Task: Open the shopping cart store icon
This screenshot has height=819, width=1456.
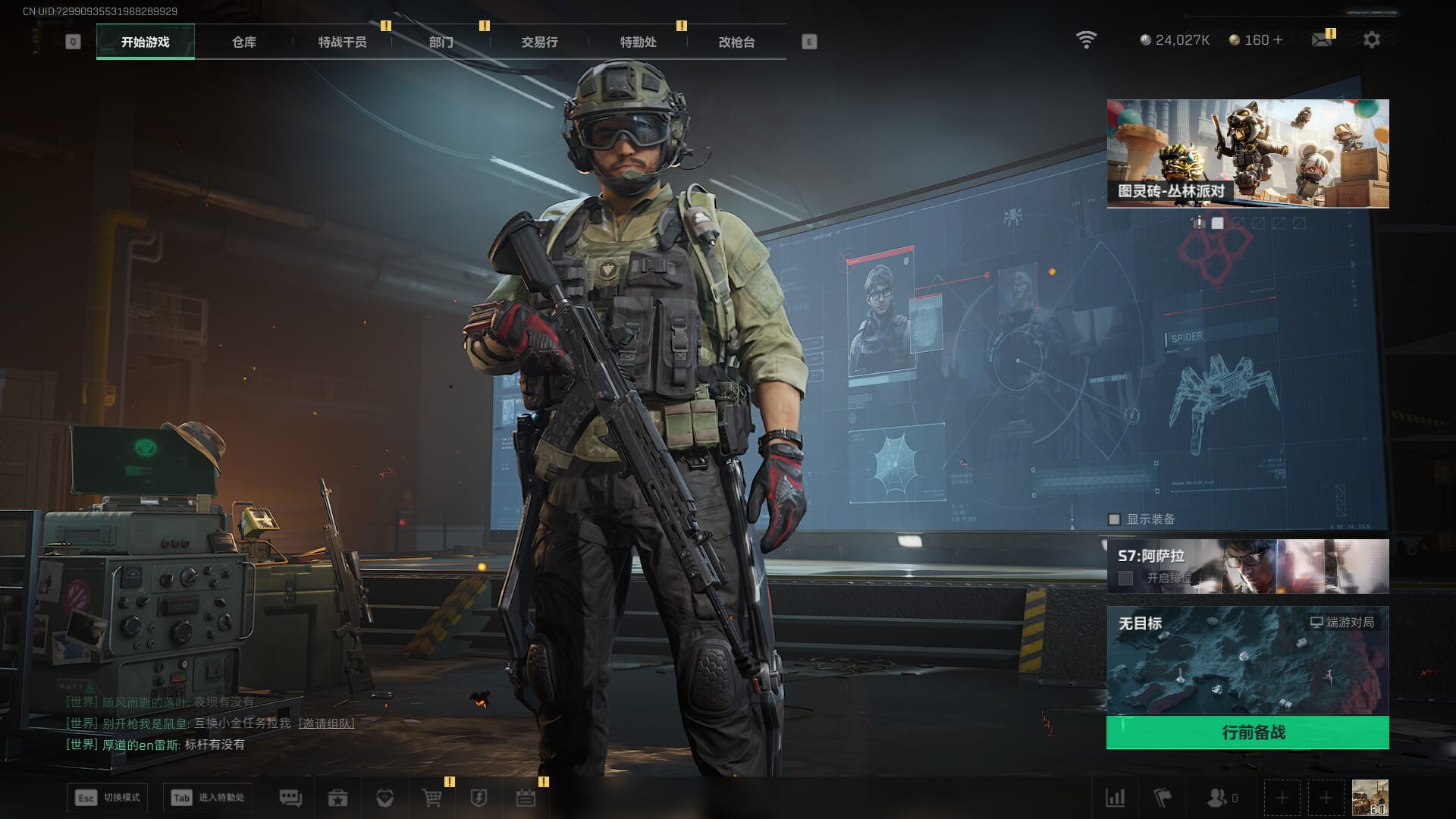Action: click(x=431, y=798)
